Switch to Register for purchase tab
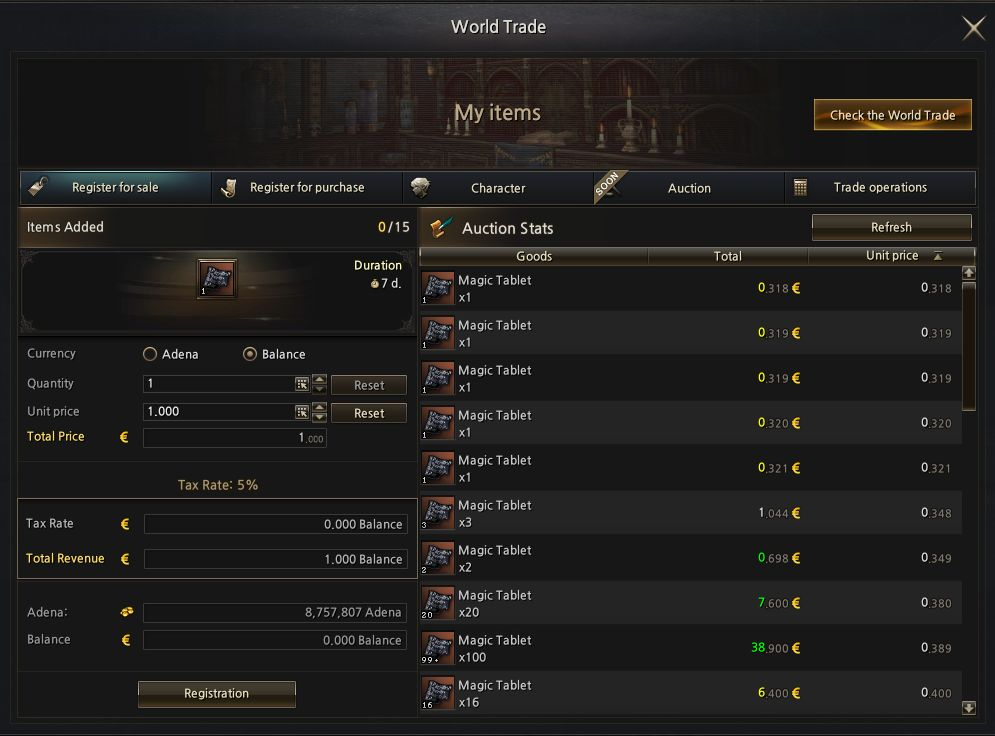 pos(307,188)
